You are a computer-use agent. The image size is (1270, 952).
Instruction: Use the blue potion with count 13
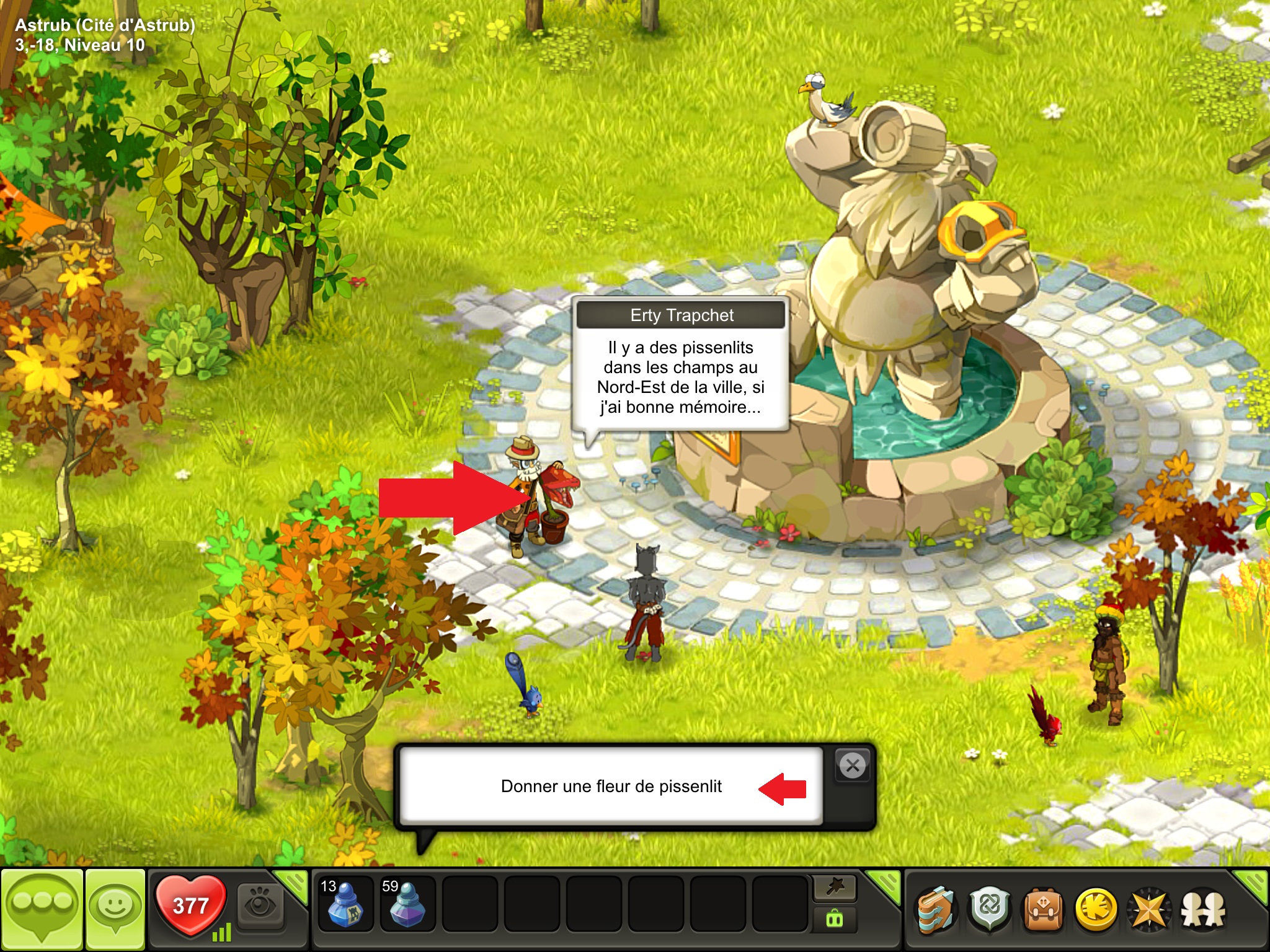tap(345, 903)
